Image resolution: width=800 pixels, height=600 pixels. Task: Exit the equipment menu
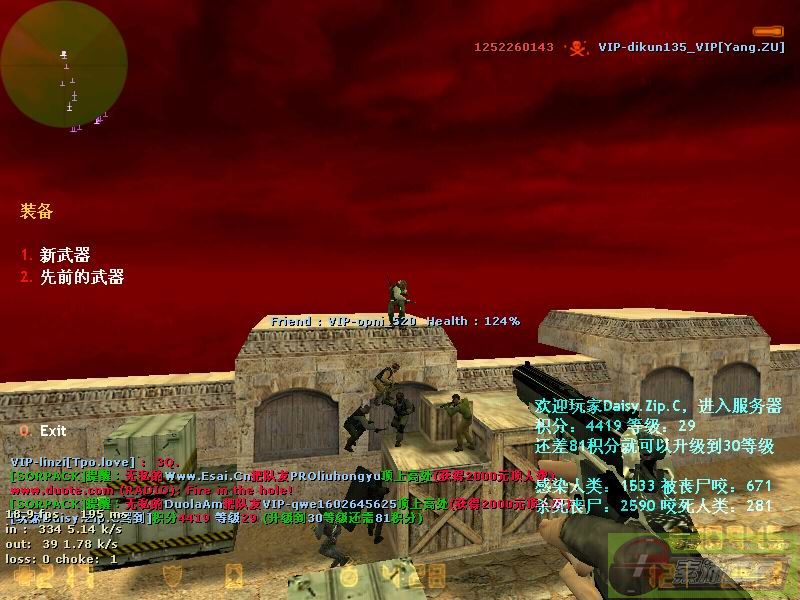pos(52,430)
